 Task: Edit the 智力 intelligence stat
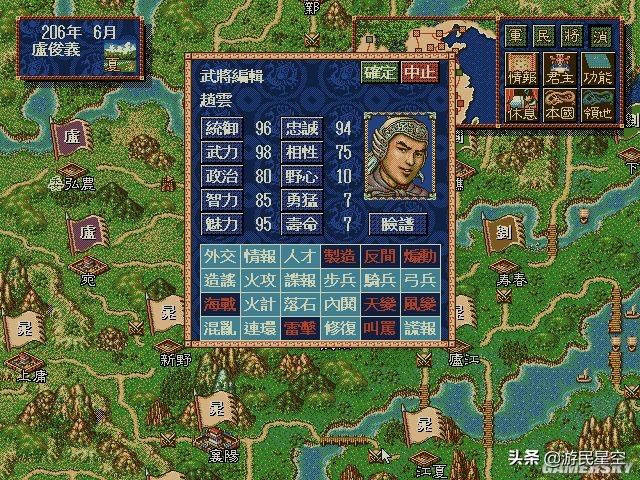coord(217,199)
